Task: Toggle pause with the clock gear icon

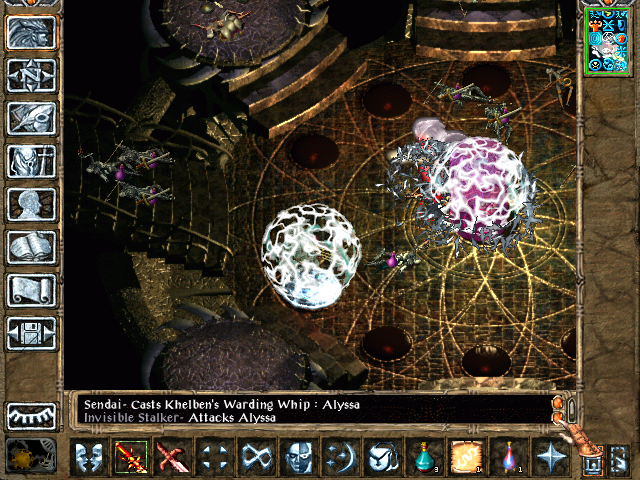Action: [31, 457]
